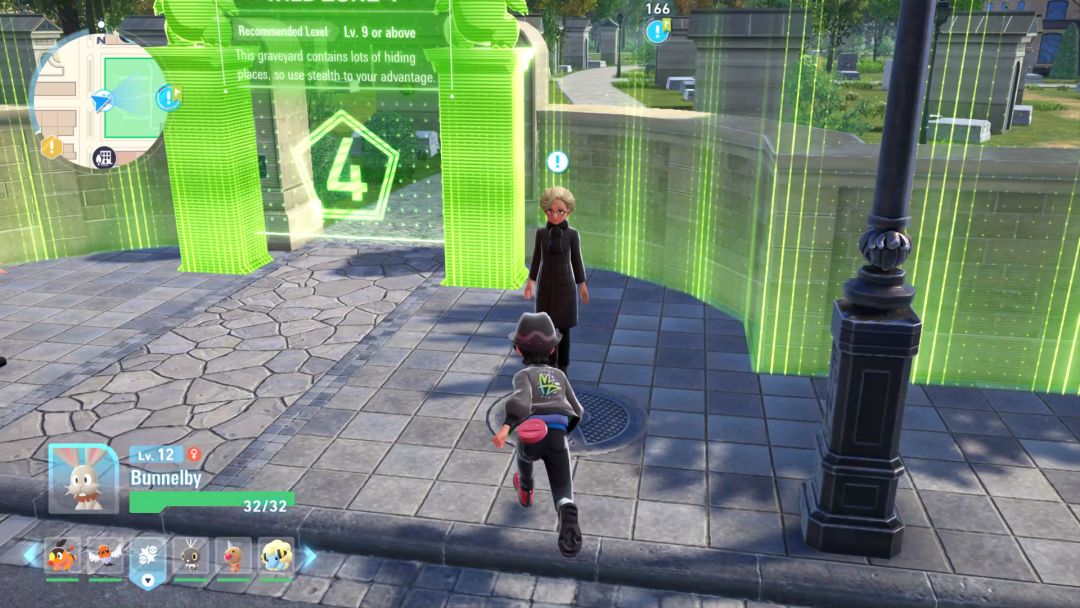Select the 166 distance objective marker
The image size is (1080, 608).
click(657, 31)
